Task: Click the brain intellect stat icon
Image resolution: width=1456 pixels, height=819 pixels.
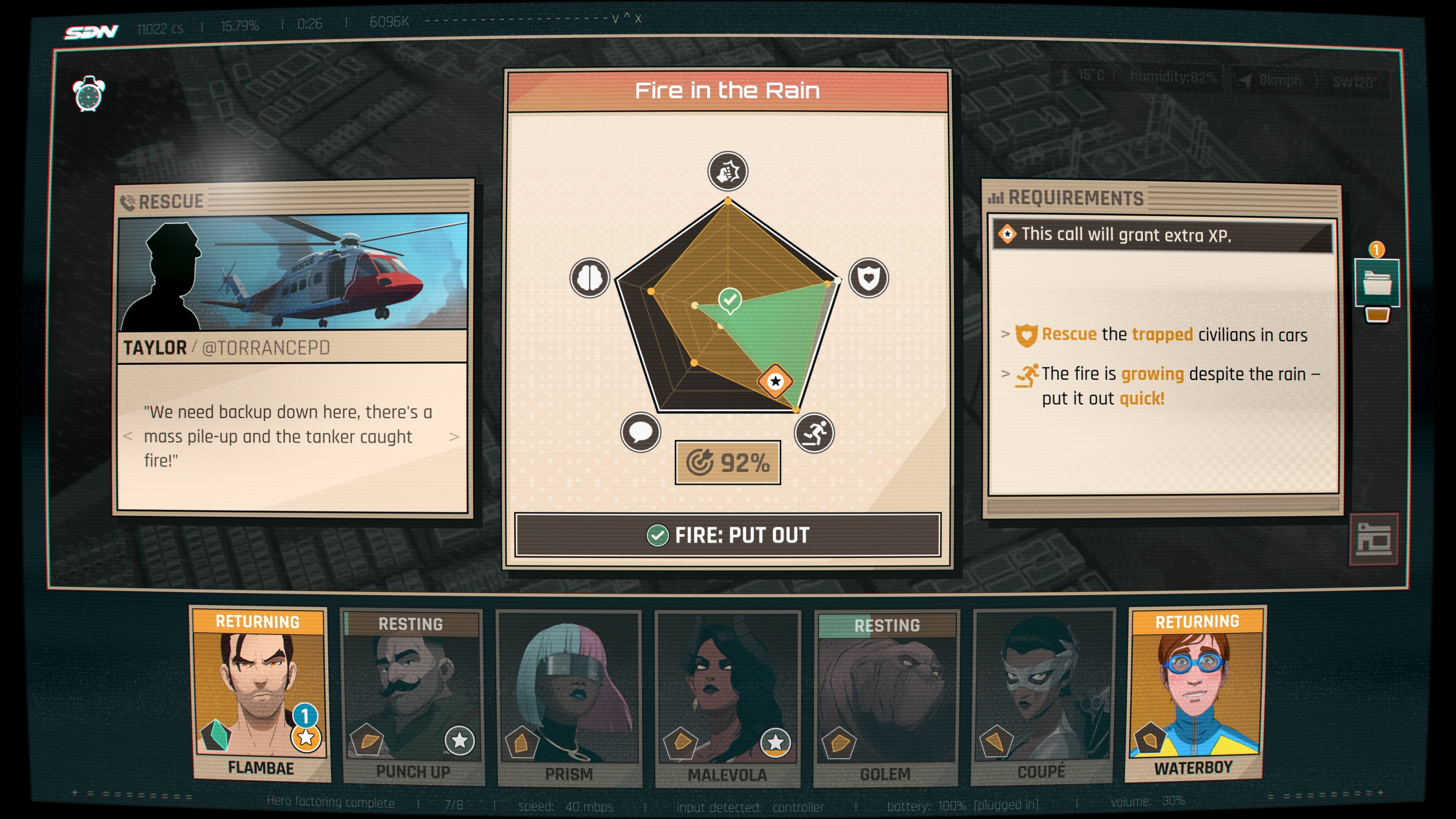Action: click(590, 278)
